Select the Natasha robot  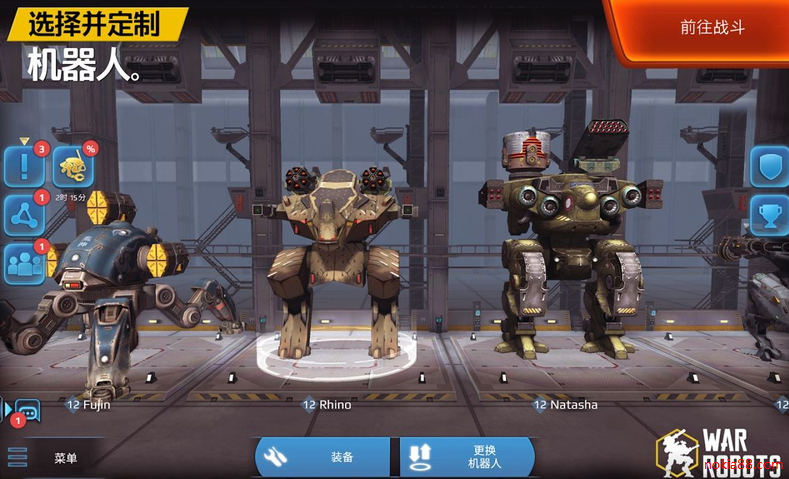click(x=565, y=260)
